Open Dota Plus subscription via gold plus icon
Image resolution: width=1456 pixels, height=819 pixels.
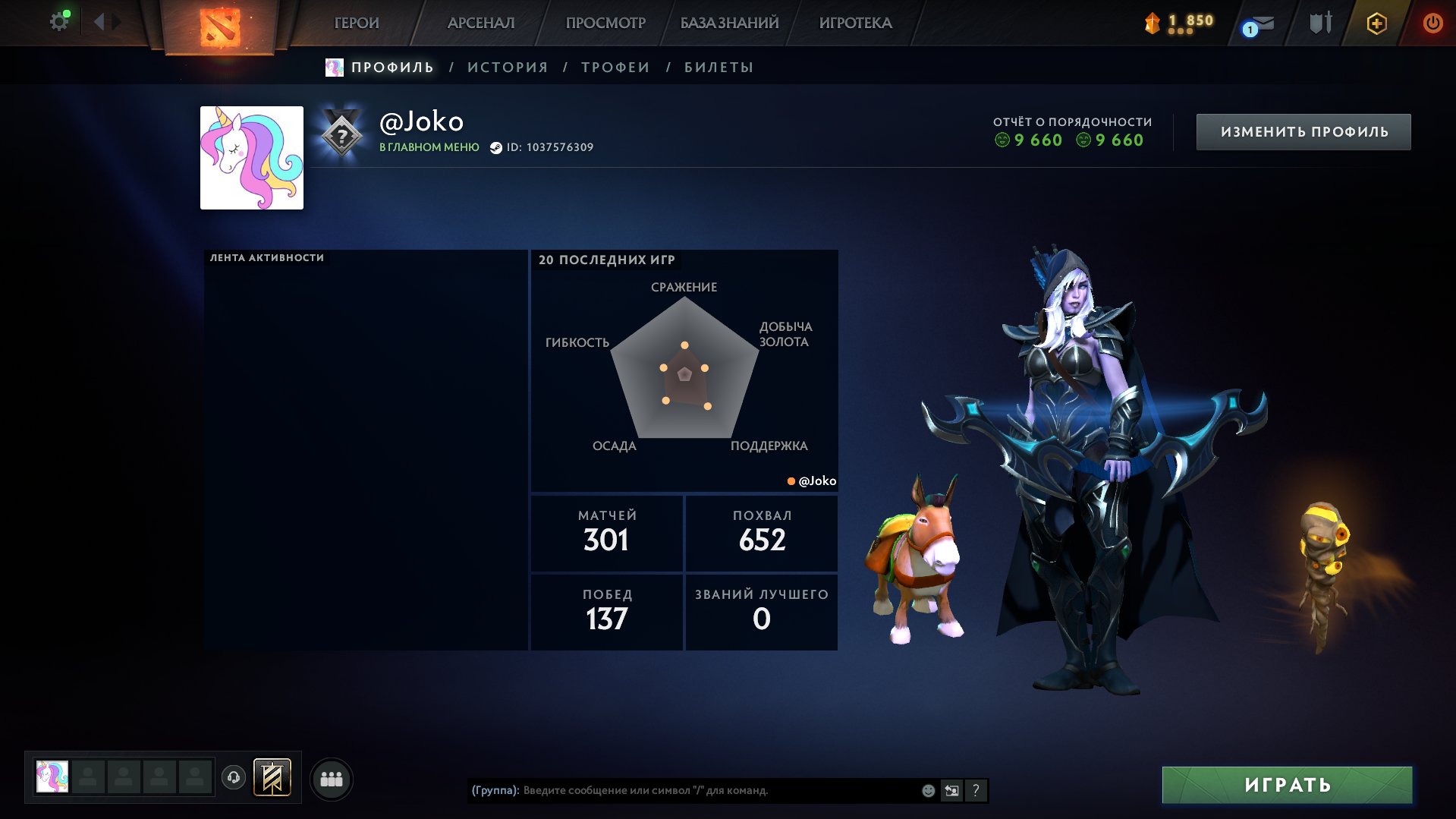tap(1376, 23)
